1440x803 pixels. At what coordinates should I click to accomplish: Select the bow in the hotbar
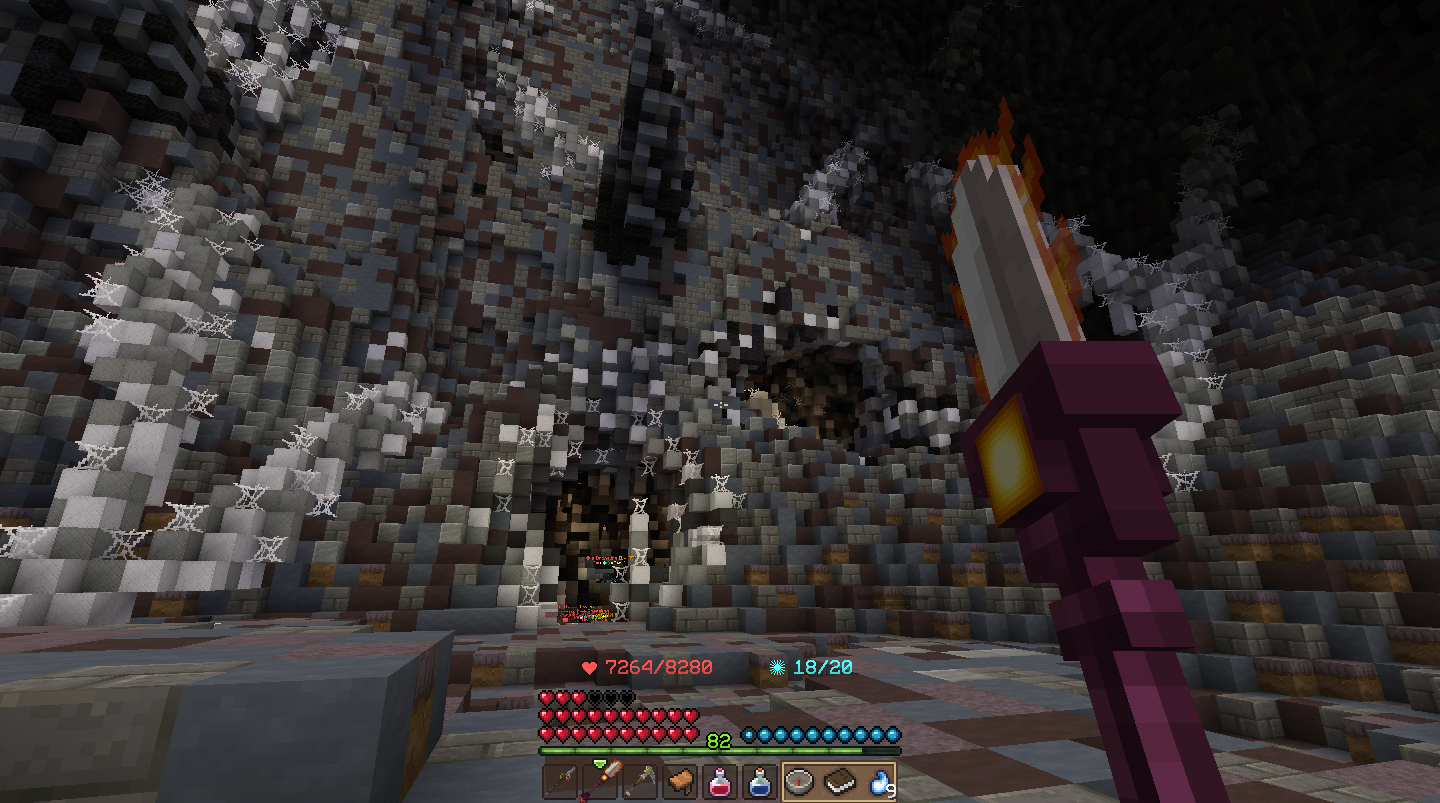point(561,780)
